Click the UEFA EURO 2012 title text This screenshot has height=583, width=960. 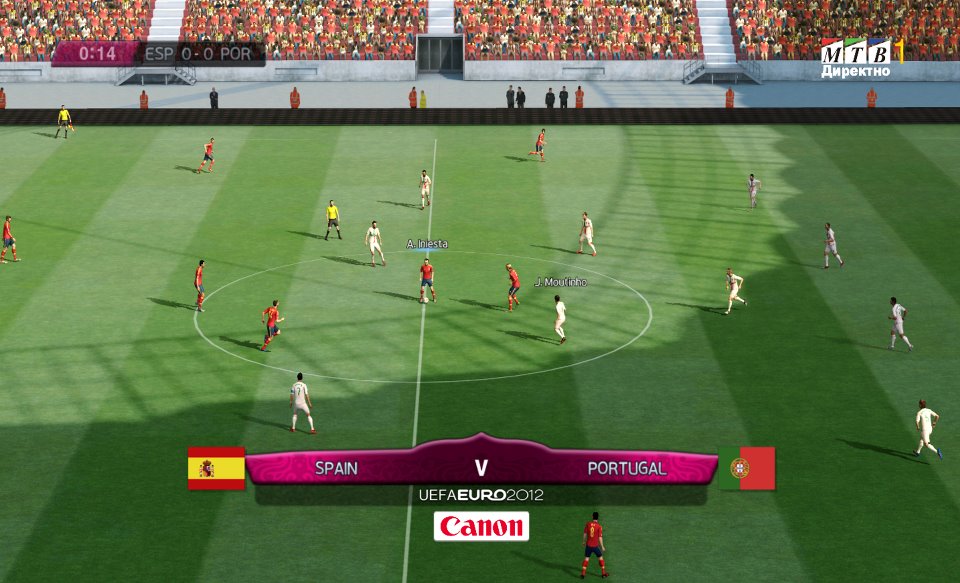[481, 495]
